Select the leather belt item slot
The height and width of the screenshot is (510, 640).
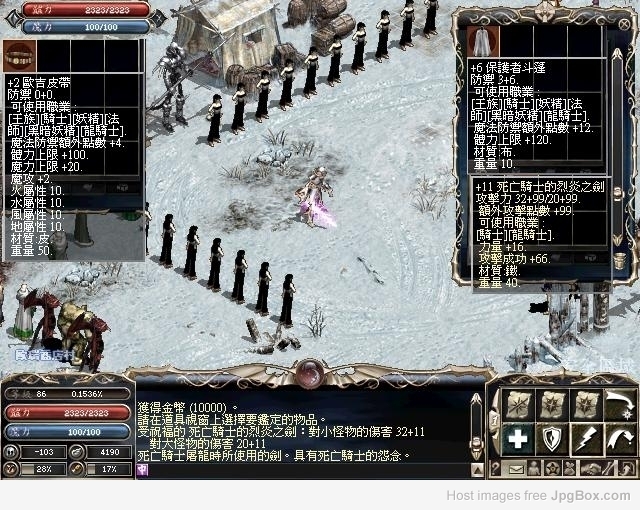pyautogui.click(x=19, y=55)
